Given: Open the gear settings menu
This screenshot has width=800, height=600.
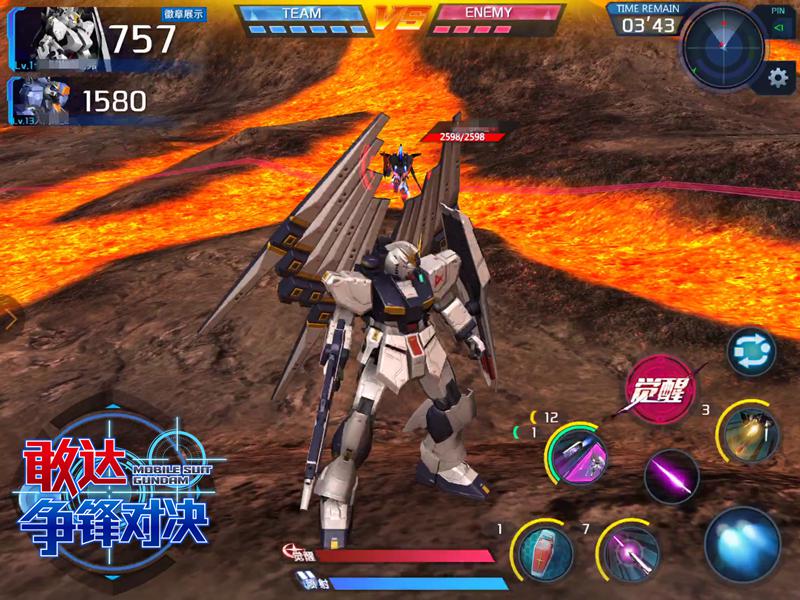Looking at the screenshot, I should coord(776,79).
